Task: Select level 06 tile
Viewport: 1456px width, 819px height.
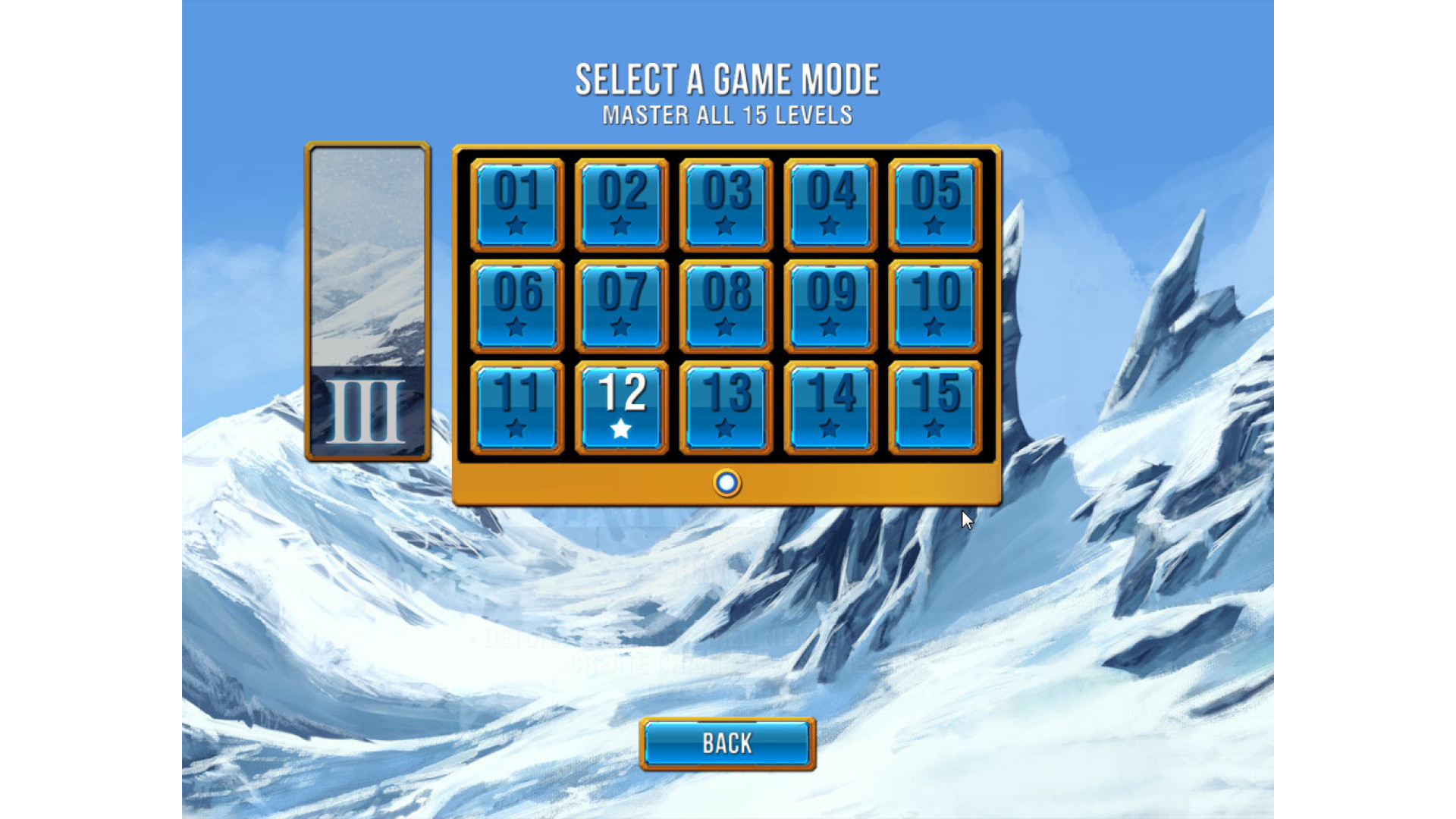Action: point(517,306)
